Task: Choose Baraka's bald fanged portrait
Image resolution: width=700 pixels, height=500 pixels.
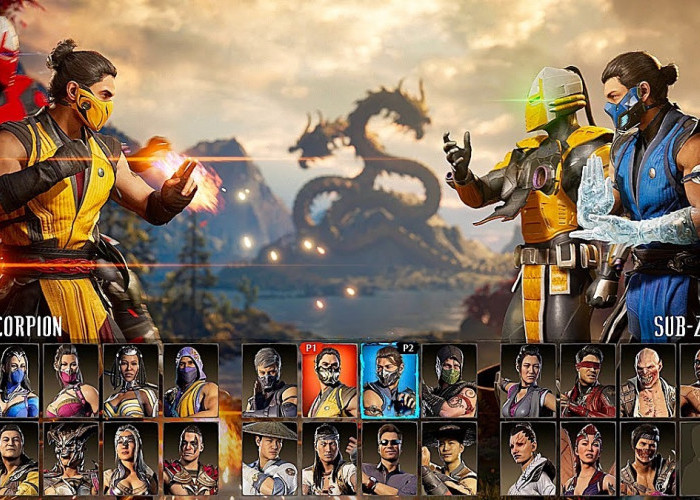Action: 647,381
